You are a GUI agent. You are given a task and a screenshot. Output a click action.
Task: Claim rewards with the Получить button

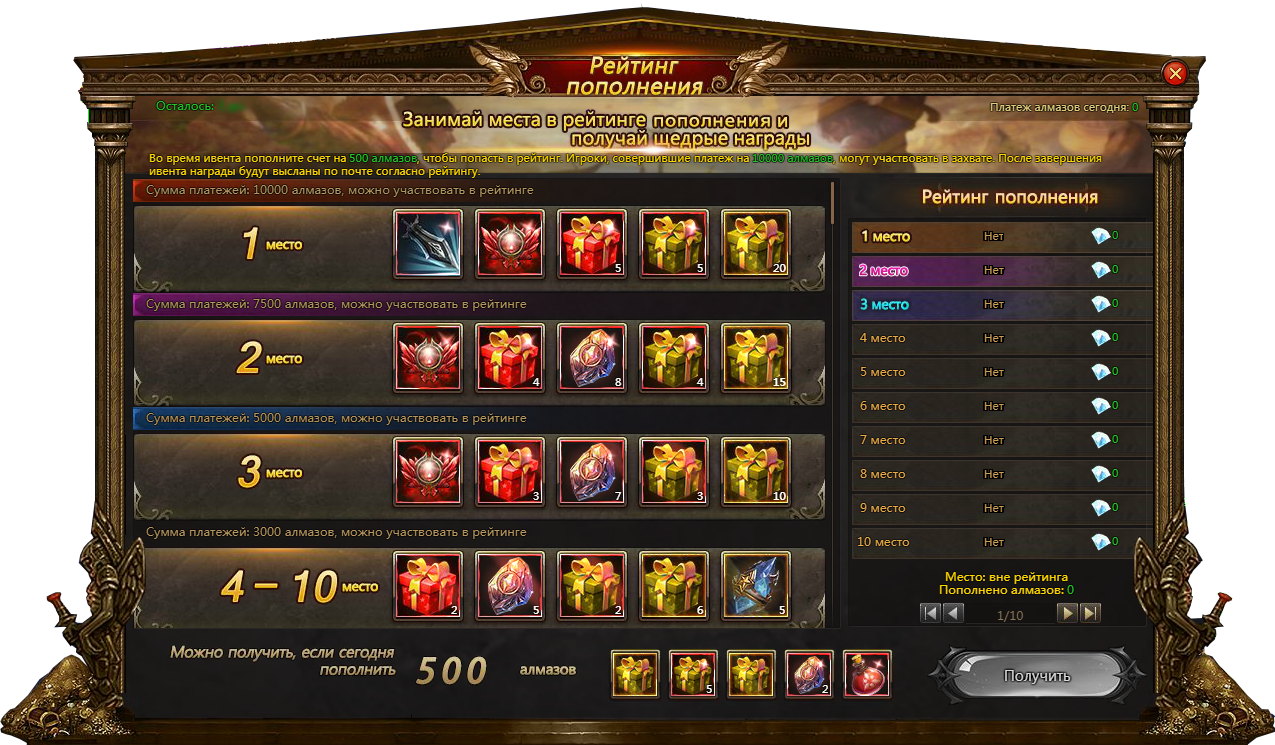(x=1036, y=676)
